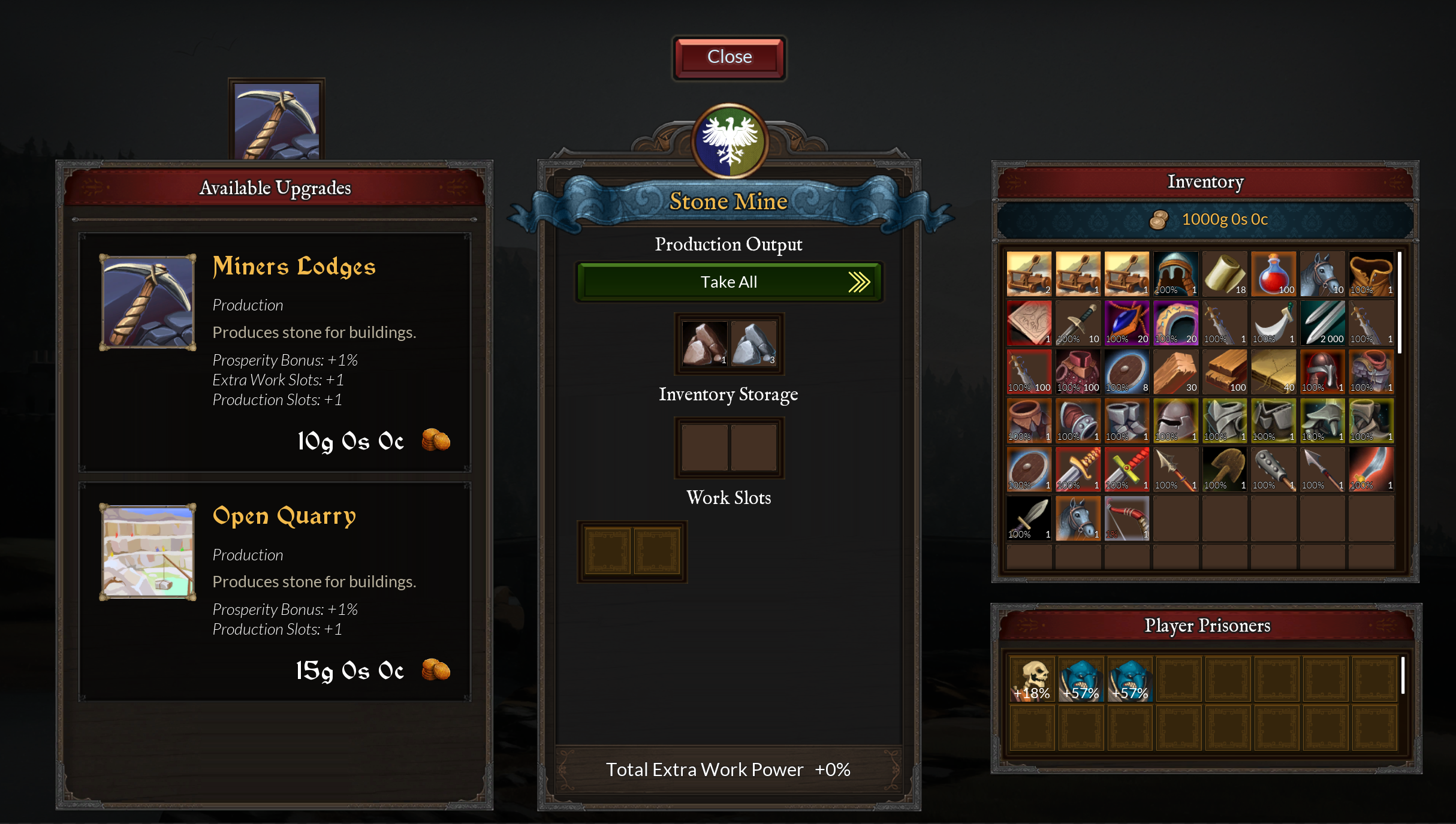Image resolution: width=1456 pixels, height=824 pixels.
Task: Click the Close button at the top
Action: coord(729,57)
